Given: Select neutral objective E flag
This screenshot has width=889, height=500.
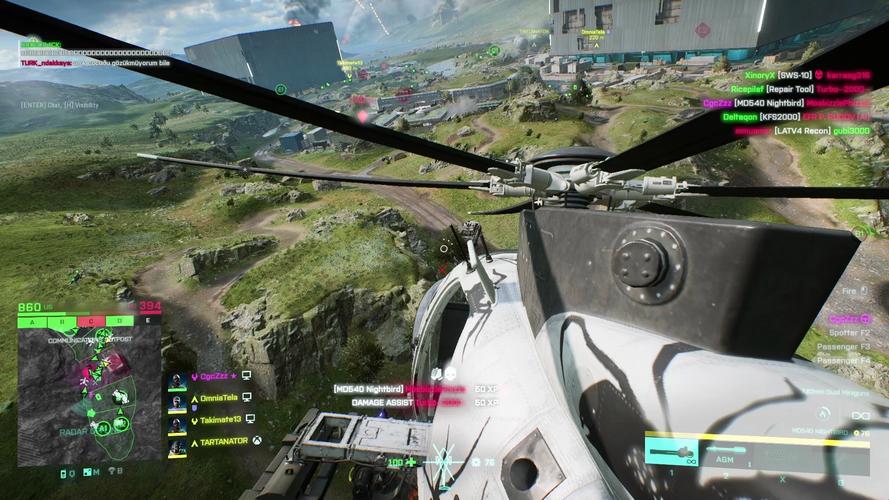Looking at the screenshot, I should pyautogui.click(x=148, y=321).
